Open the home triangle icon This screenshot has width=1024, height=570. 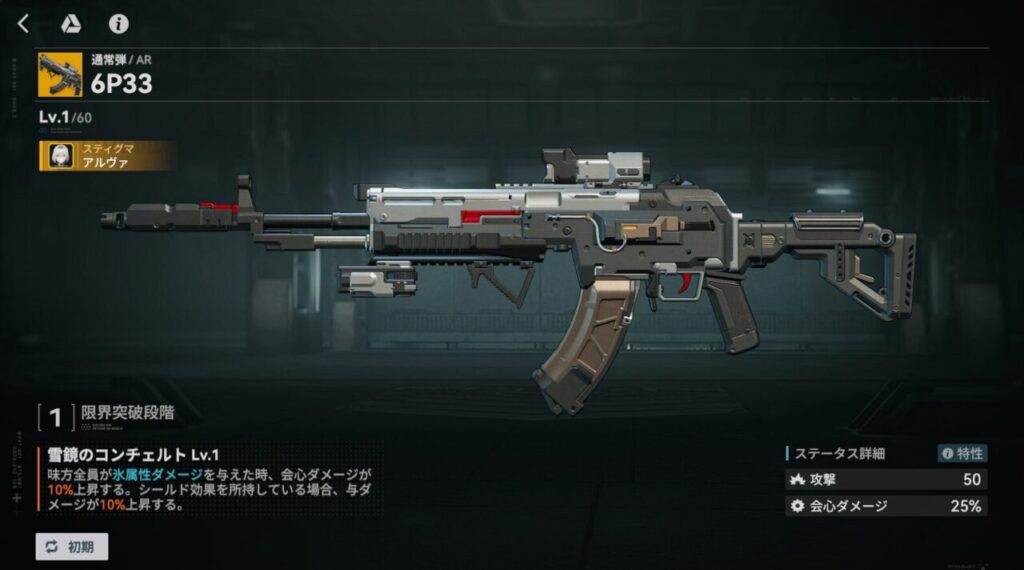(x=71, y=24)
